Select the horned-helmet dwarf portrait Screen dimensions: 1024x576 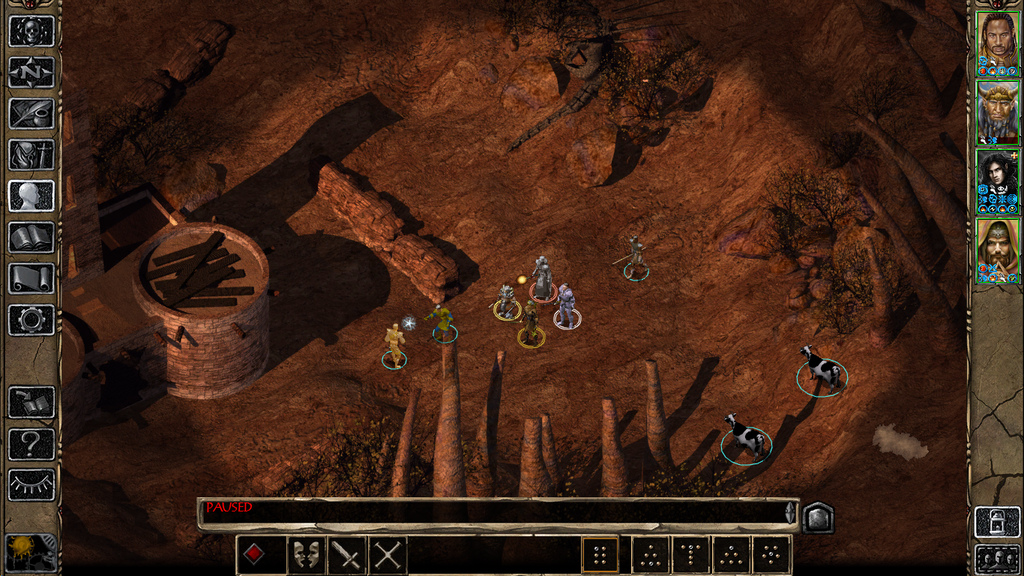click(x=997, y=112)
